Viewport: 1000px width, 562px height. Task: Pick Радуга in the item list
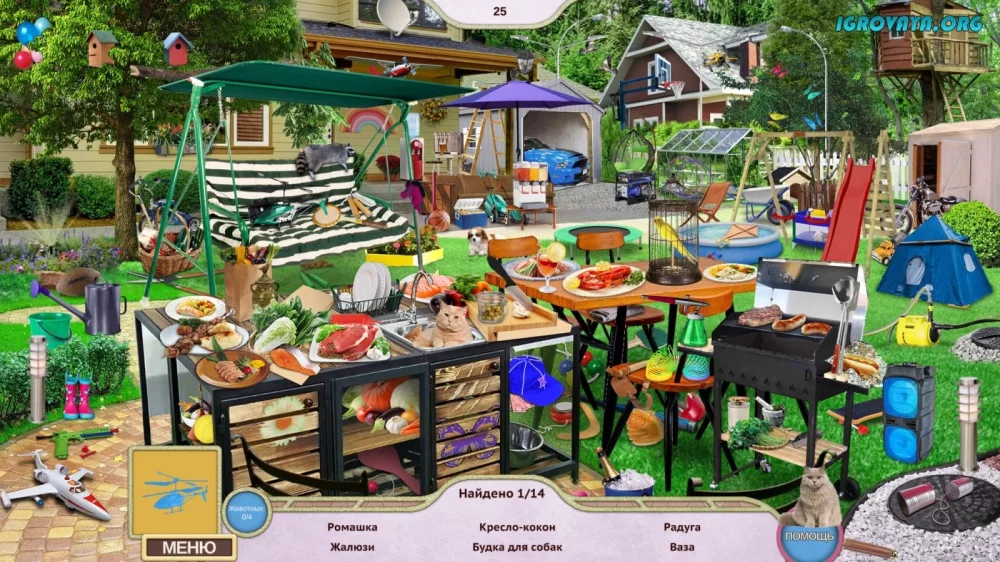[x=681, y=527]
